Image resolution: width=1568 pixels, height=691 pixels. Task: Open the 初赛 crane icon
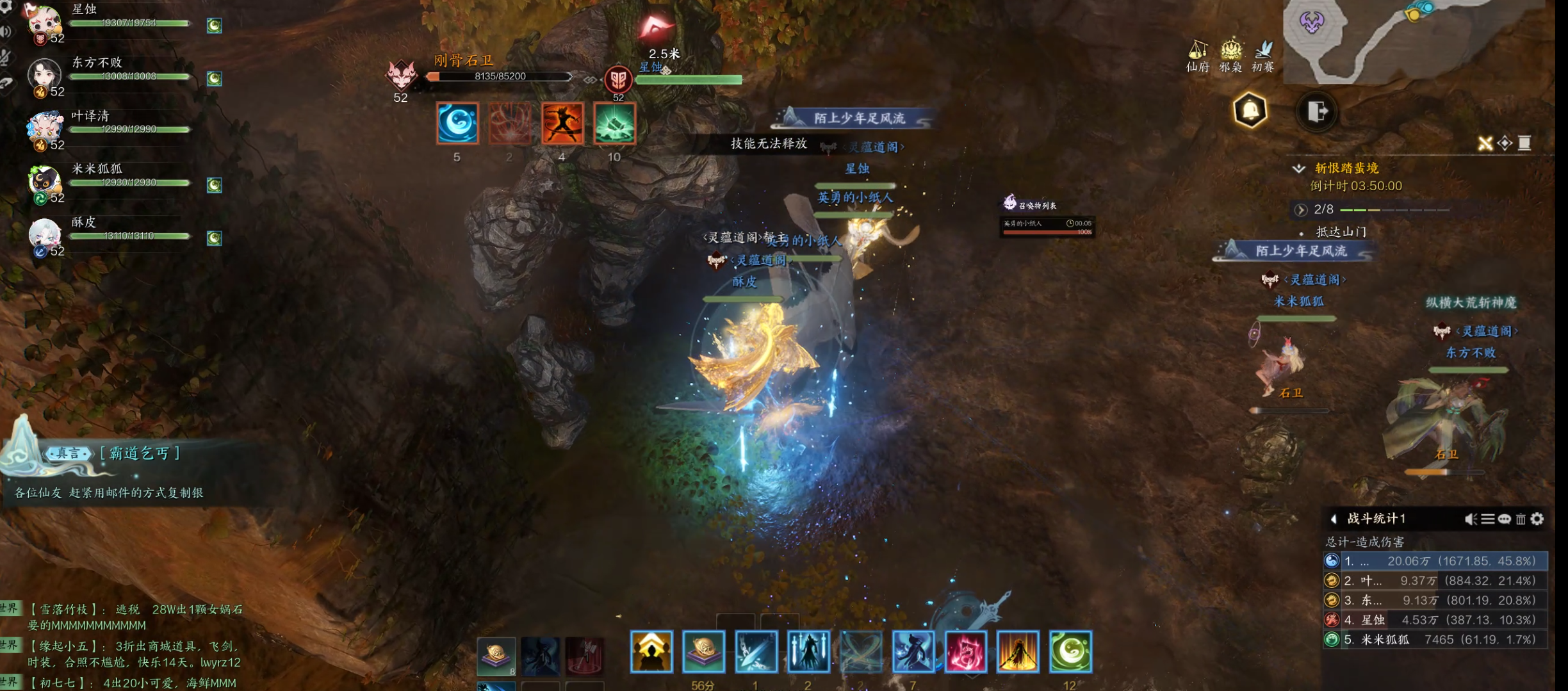click(x=1263, y=54)
